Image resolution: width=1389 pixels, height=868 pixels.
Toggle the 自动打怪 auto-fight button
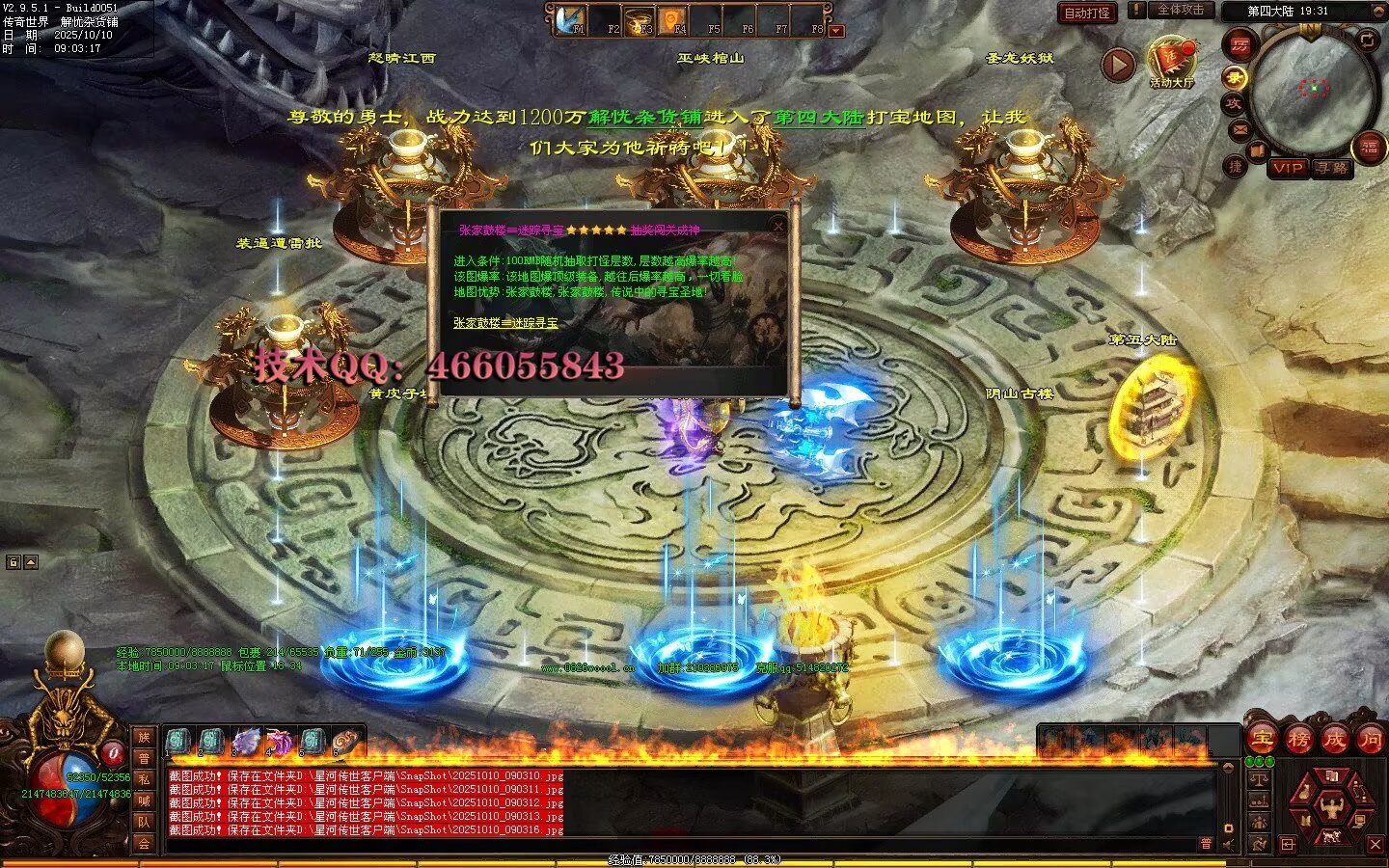tap(1087, 13)
